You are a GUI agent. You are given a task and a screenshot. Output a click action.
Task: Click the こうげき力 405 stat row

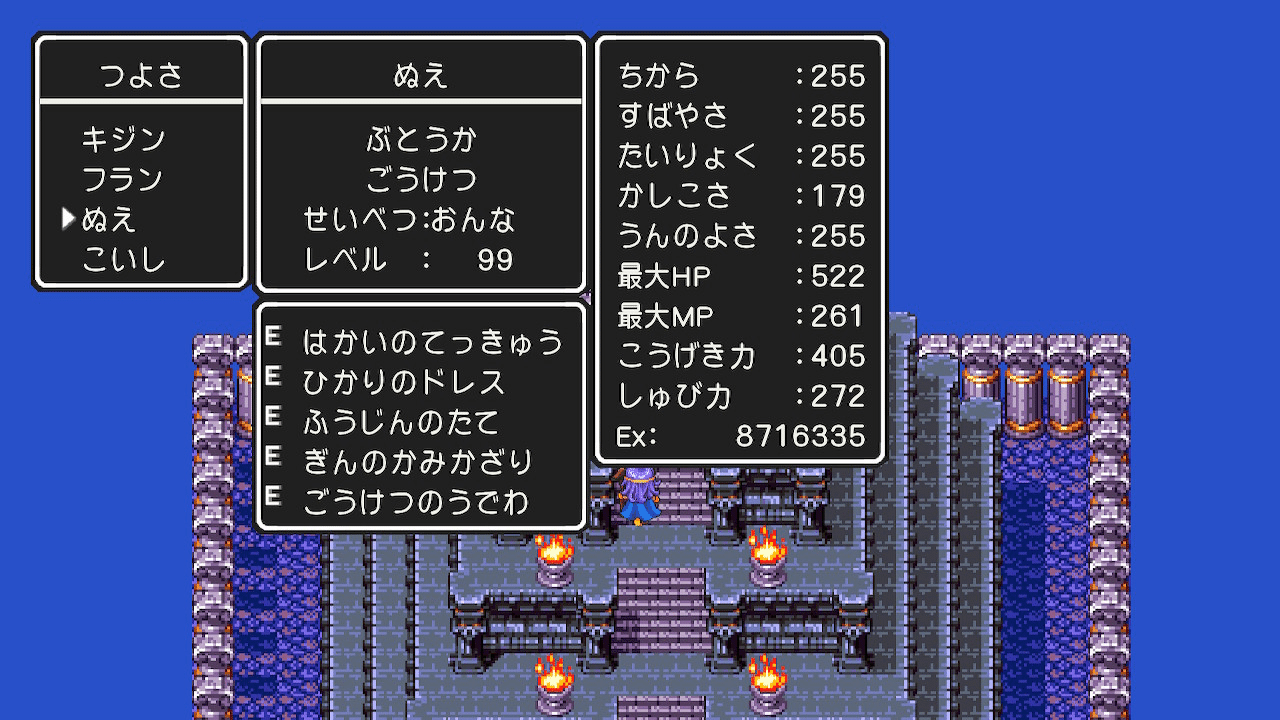740,356
